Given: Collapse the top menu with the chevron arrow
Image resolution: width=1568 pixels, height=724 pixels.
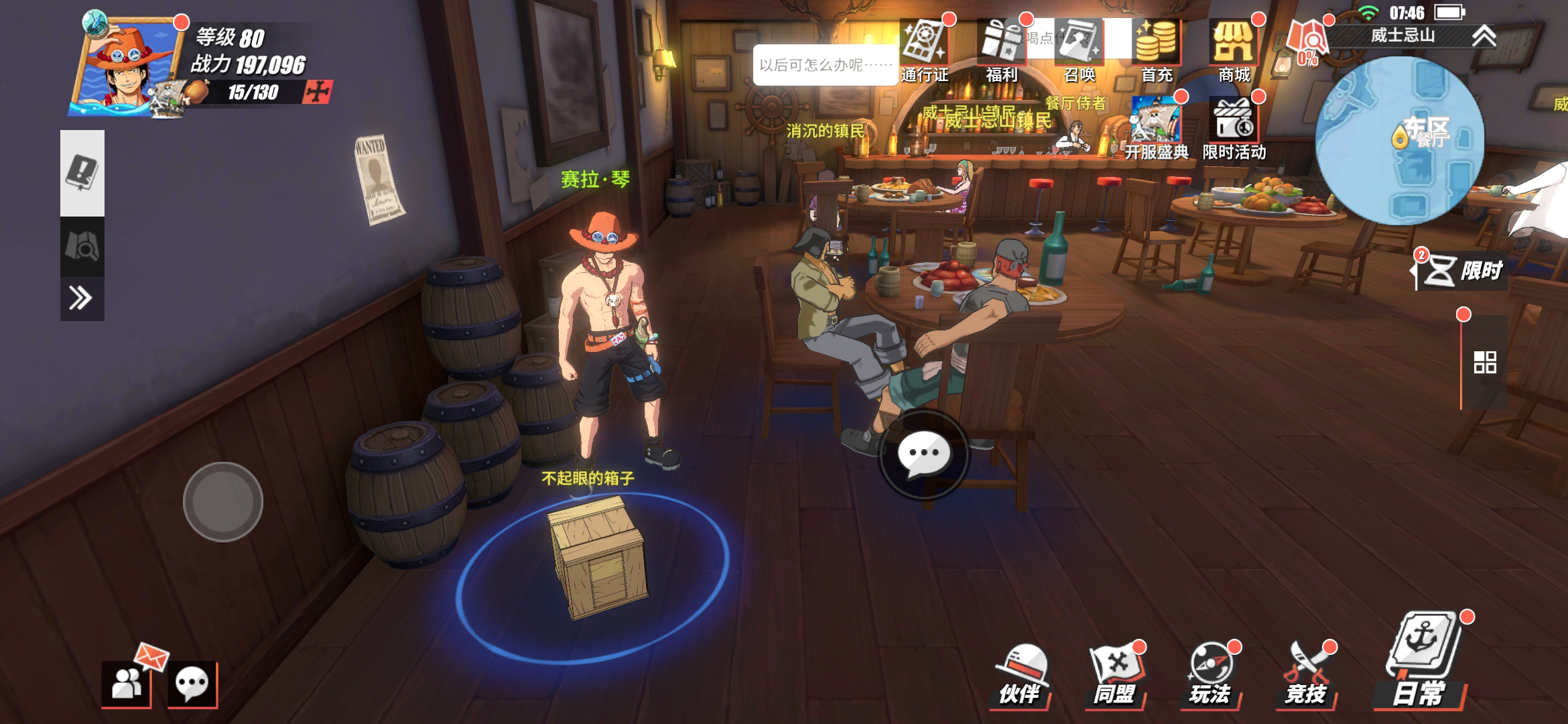Looking at the screenshot, I should [1484, 36].
